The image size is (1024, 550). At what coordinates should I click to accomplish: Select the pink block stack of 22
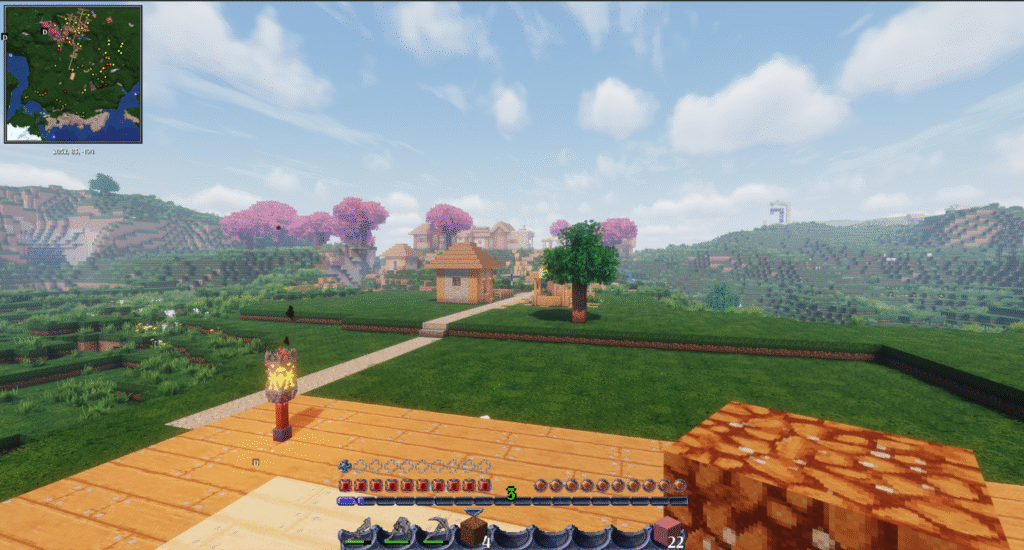click(666, 531)
